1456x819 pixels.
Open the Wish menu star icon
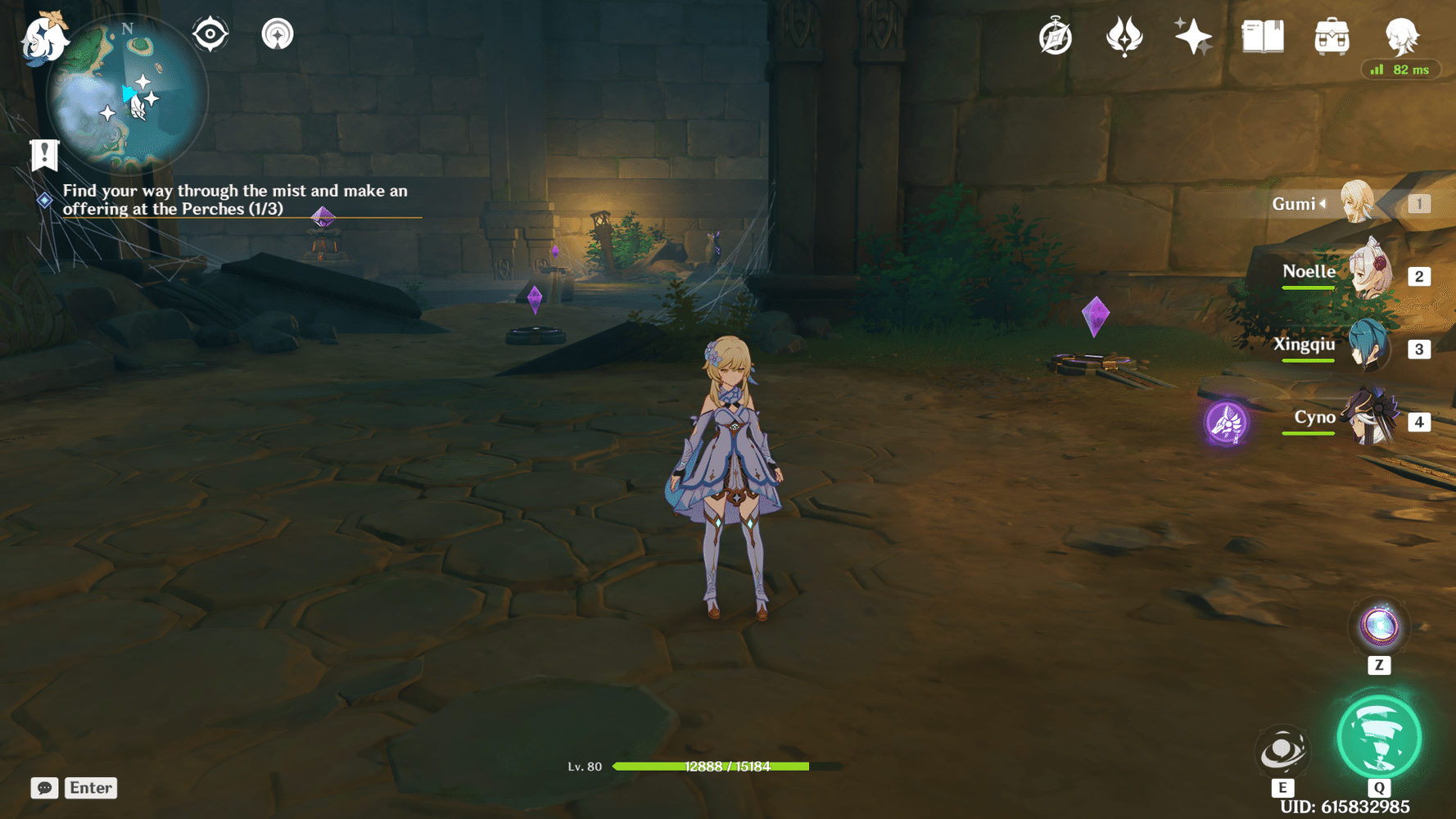point(1194,37)
